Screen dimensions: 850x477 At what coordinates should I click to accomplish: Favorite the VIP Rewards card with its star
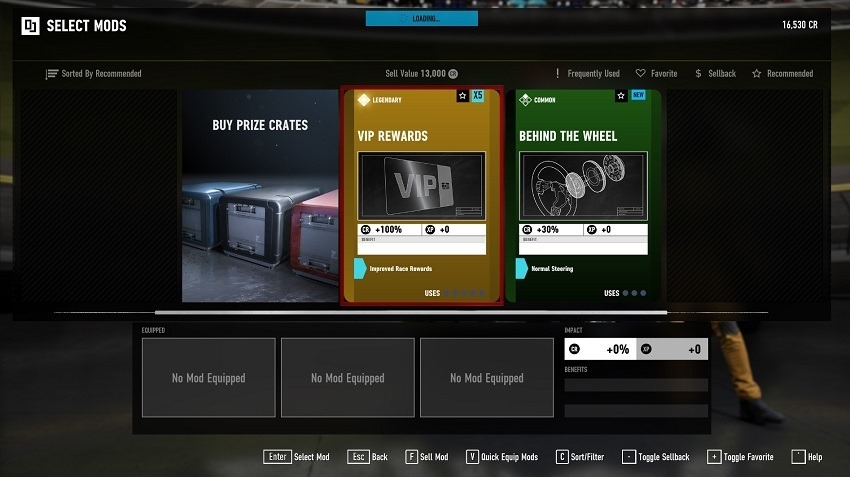(462, 96)
